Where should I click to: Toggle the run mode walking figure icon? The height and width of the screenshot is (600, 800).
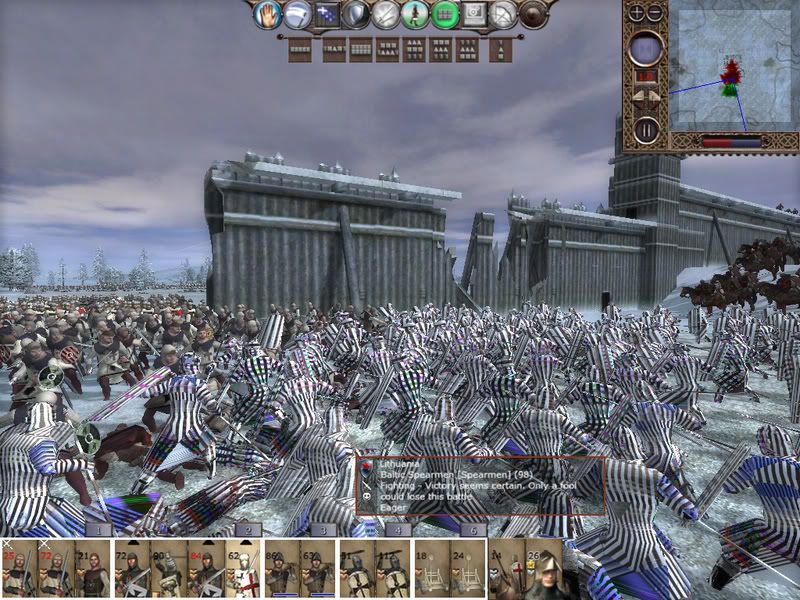pos(415,14)
